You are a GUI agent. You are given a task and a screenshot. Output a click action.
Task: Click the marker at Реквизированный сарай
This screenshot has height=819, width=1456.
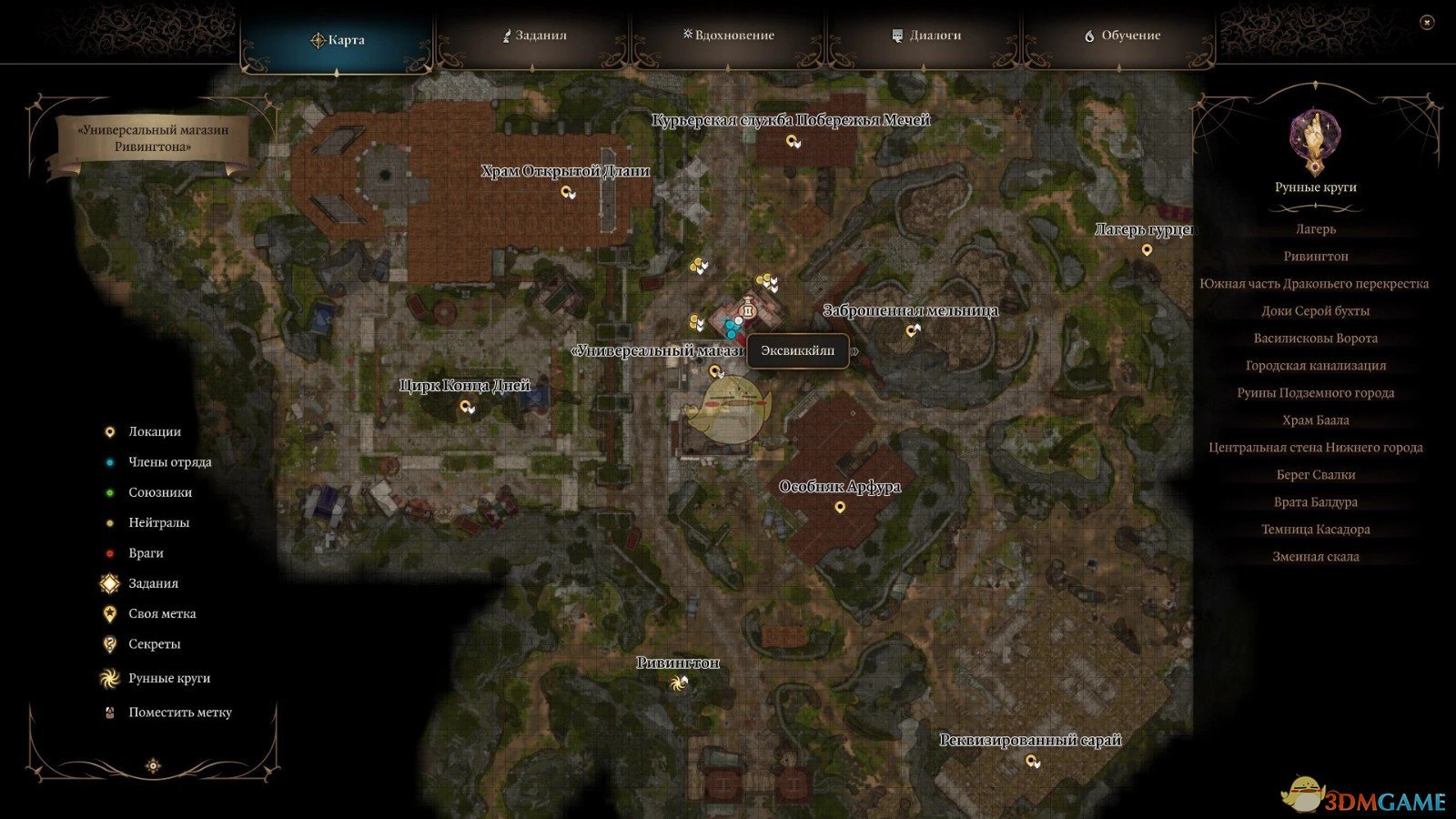click(x=1033, y=762)
